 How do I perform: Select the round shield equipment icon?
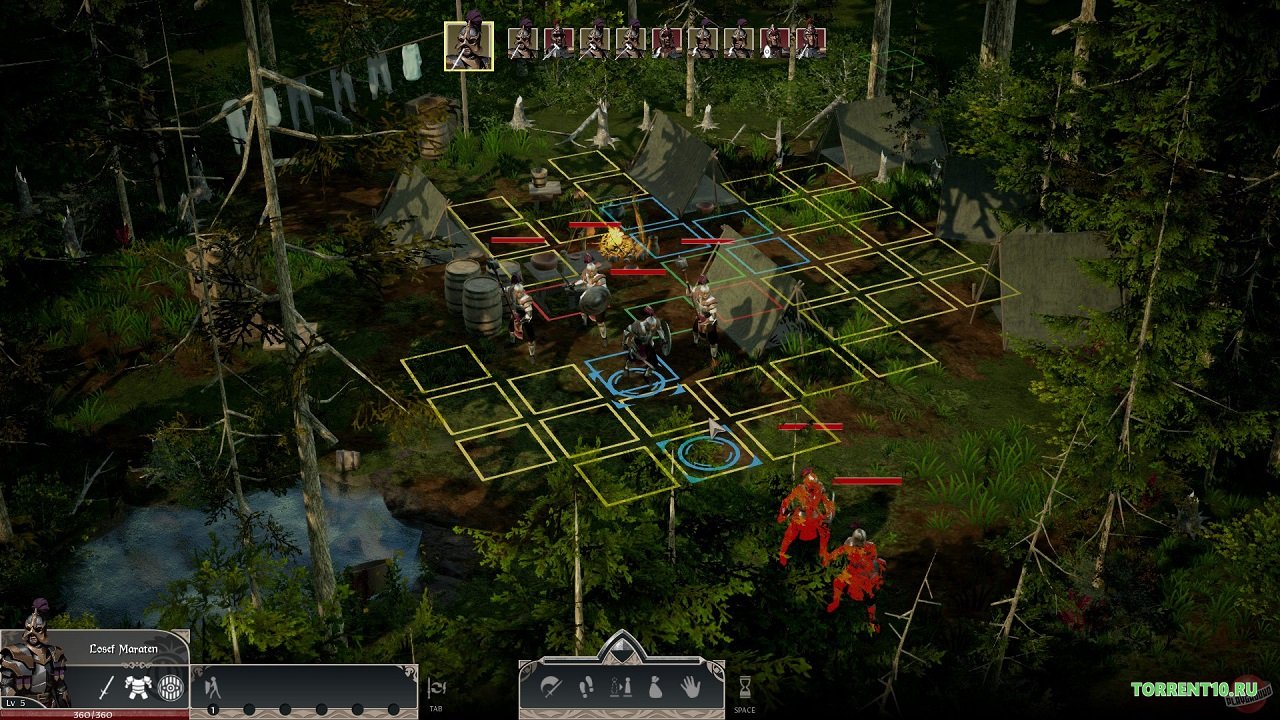(x=171, y=687)
